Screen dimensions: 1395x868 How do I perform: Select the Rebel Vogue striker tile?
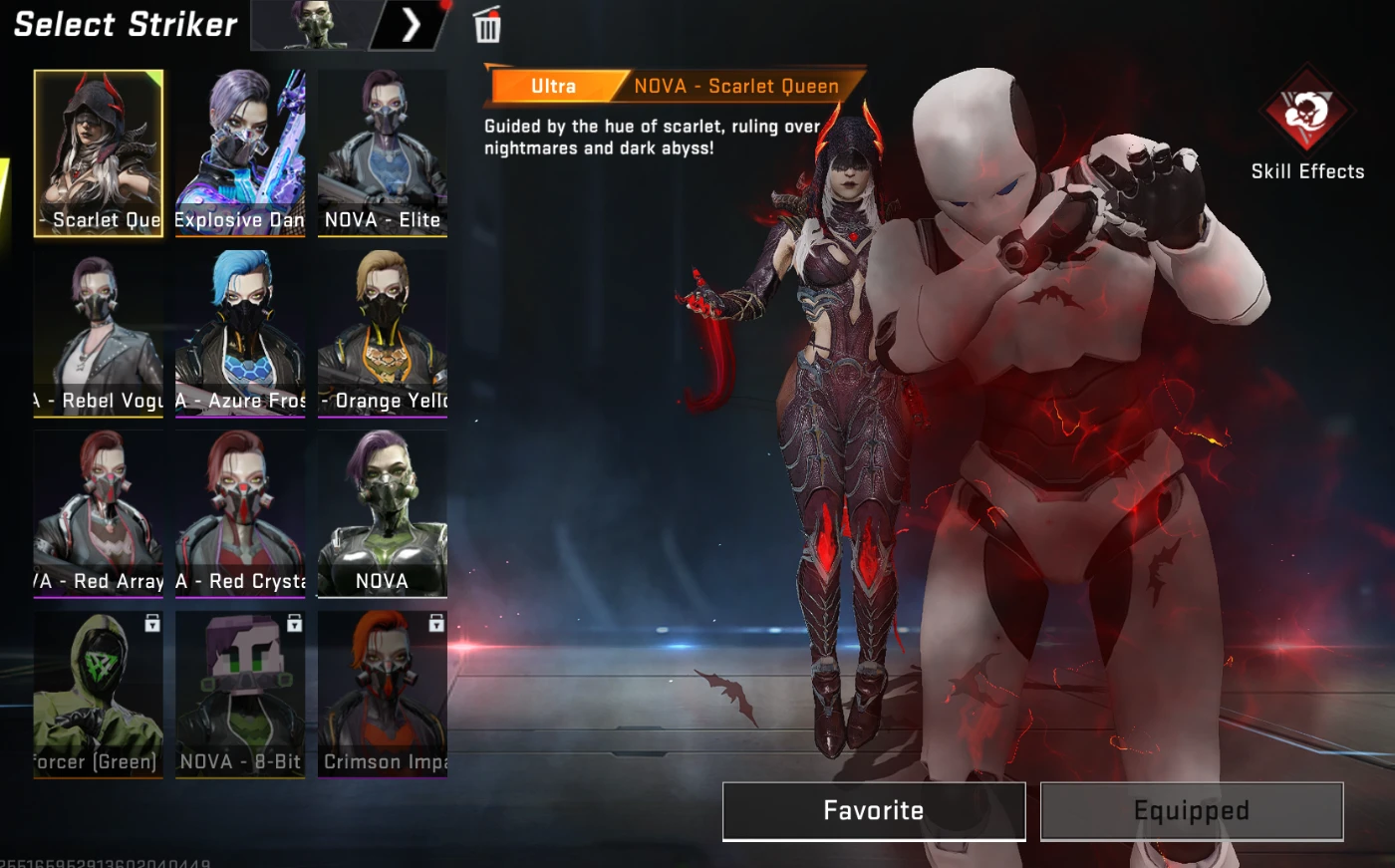click(99, 333)
